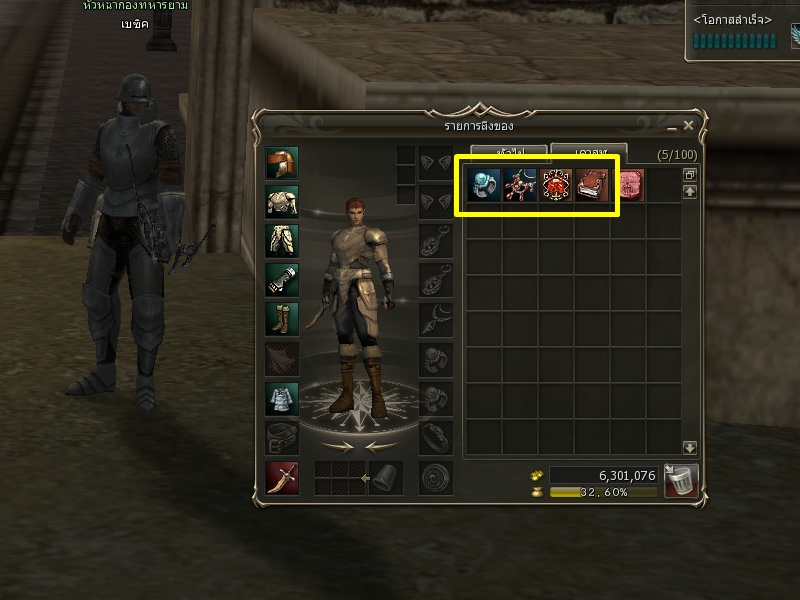The image size is (800, 600).
Task: Select the equipped helmet slot
Action: pyautogui.click(x=281, y=163)
